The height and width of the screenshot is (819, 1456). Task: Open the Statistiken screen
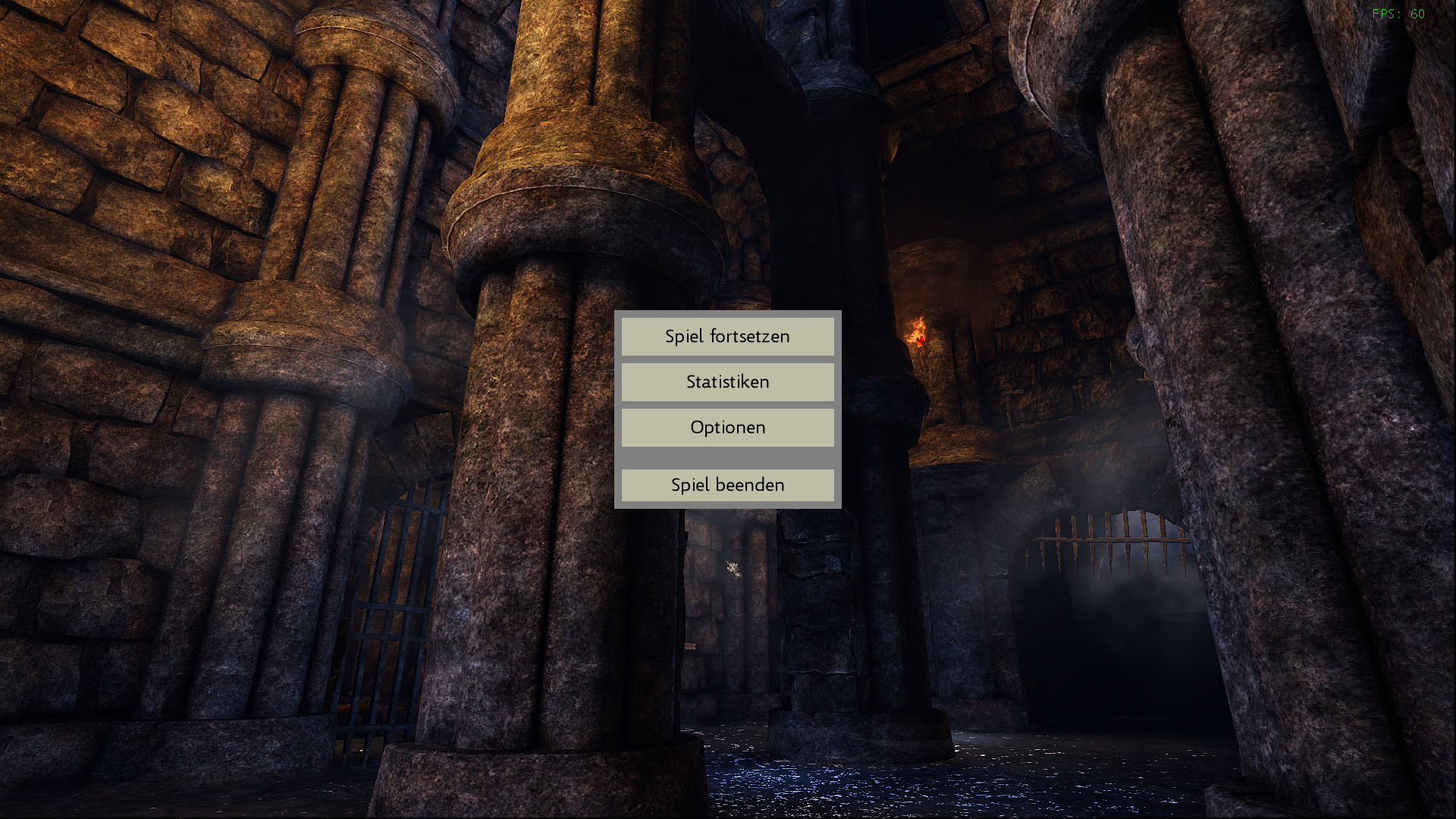[727, 382]
